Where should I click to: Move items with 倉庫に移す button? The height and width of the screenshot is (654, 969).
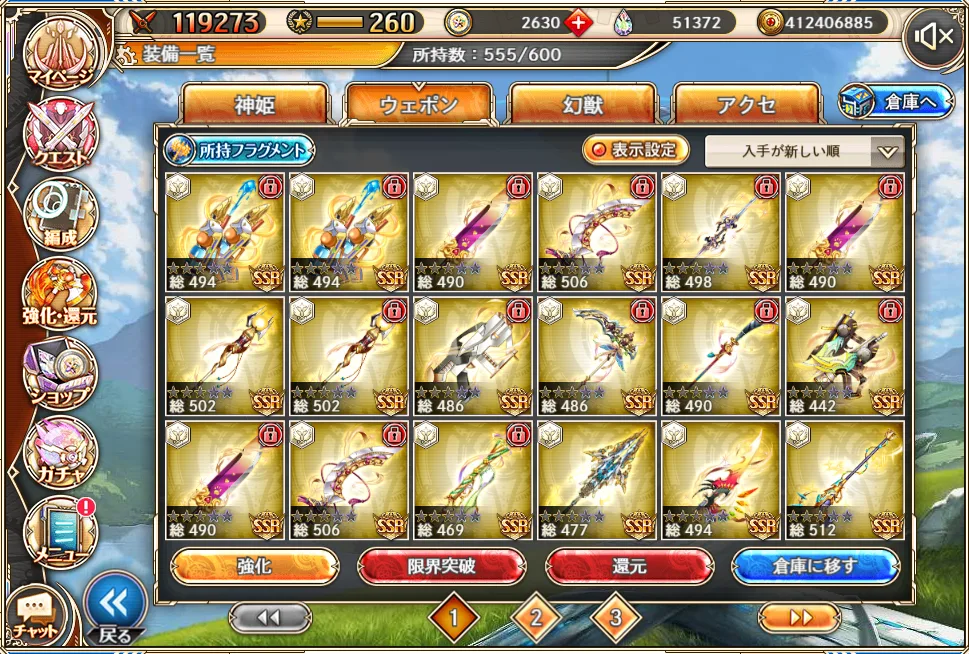(815, 566)
